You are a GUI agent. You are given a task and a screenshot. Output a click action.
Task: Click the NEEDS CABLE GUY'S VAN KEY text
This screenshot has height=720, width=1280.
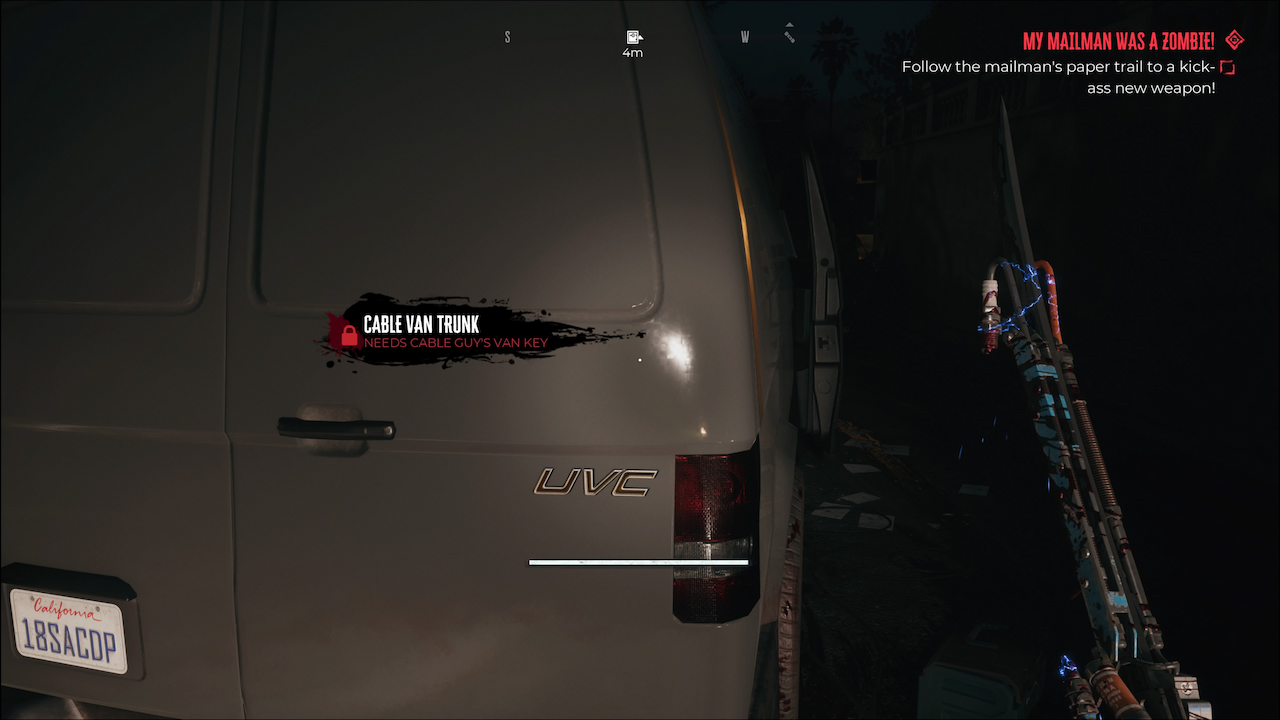(455, 341)
